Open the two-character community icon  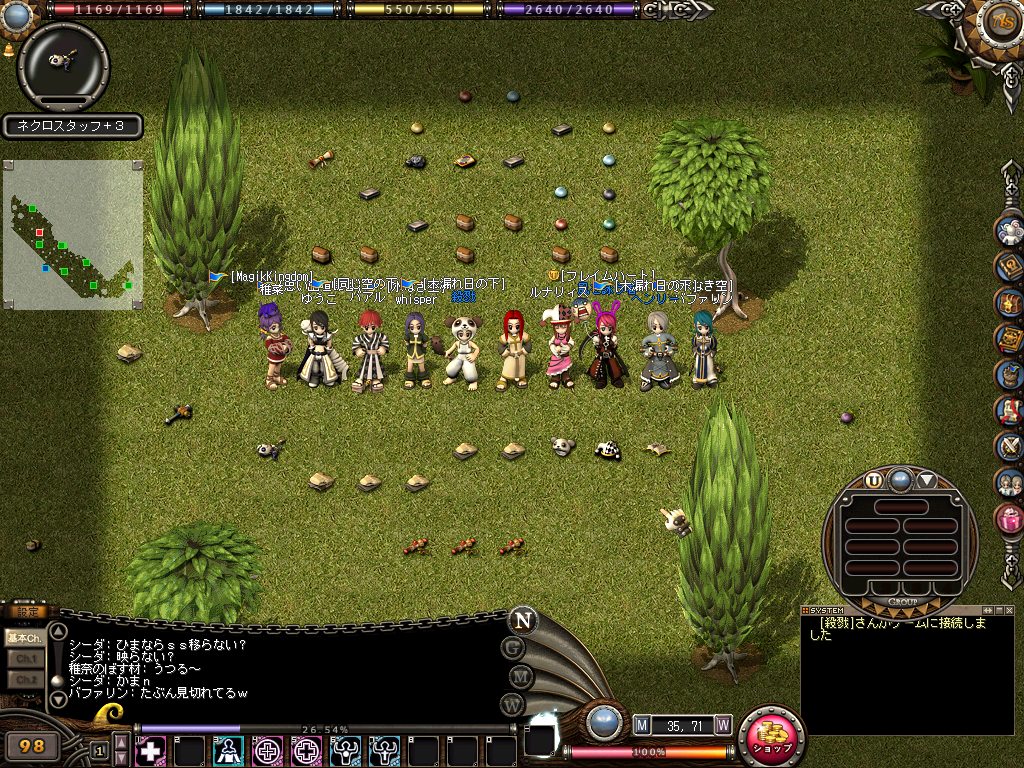click(1009, 483)
